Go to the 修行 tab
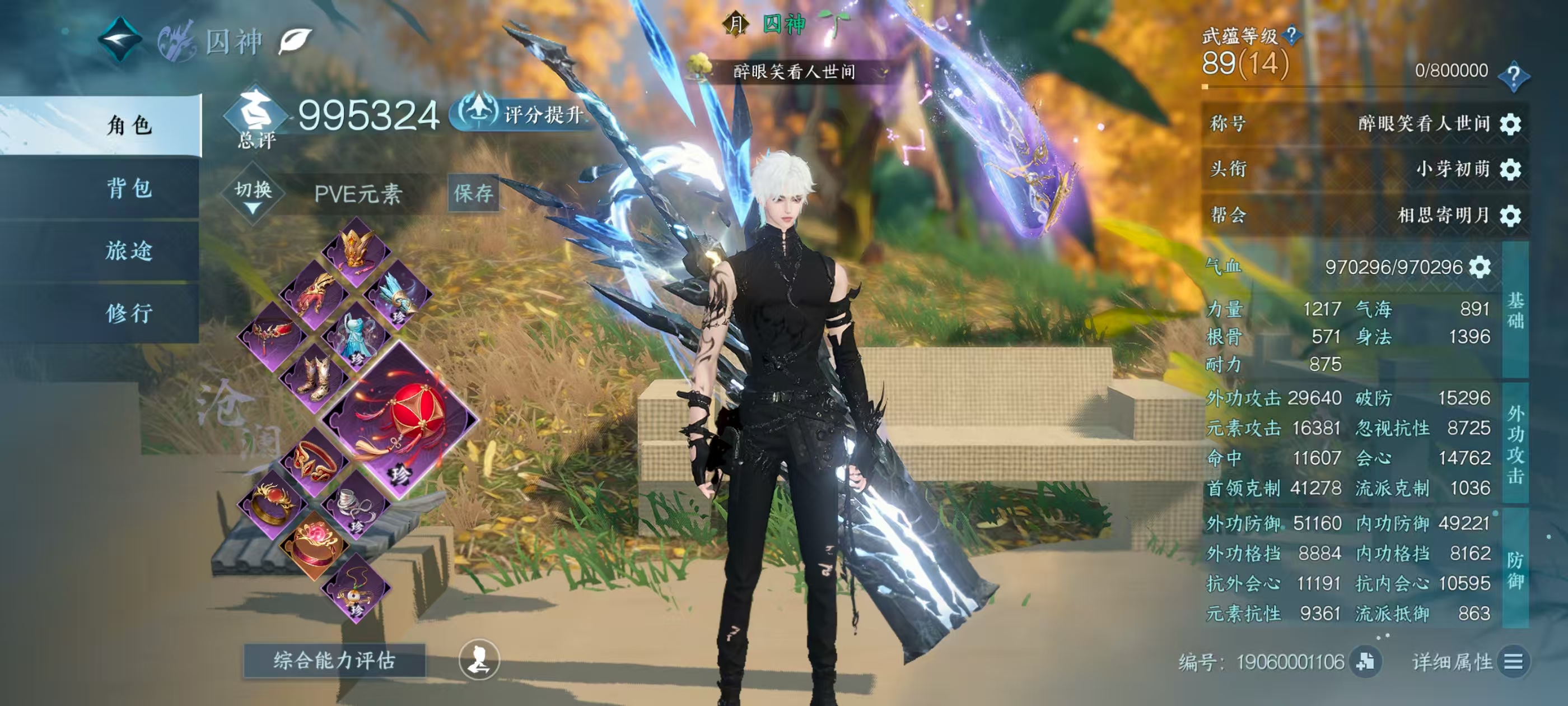 tap(129, 313)
